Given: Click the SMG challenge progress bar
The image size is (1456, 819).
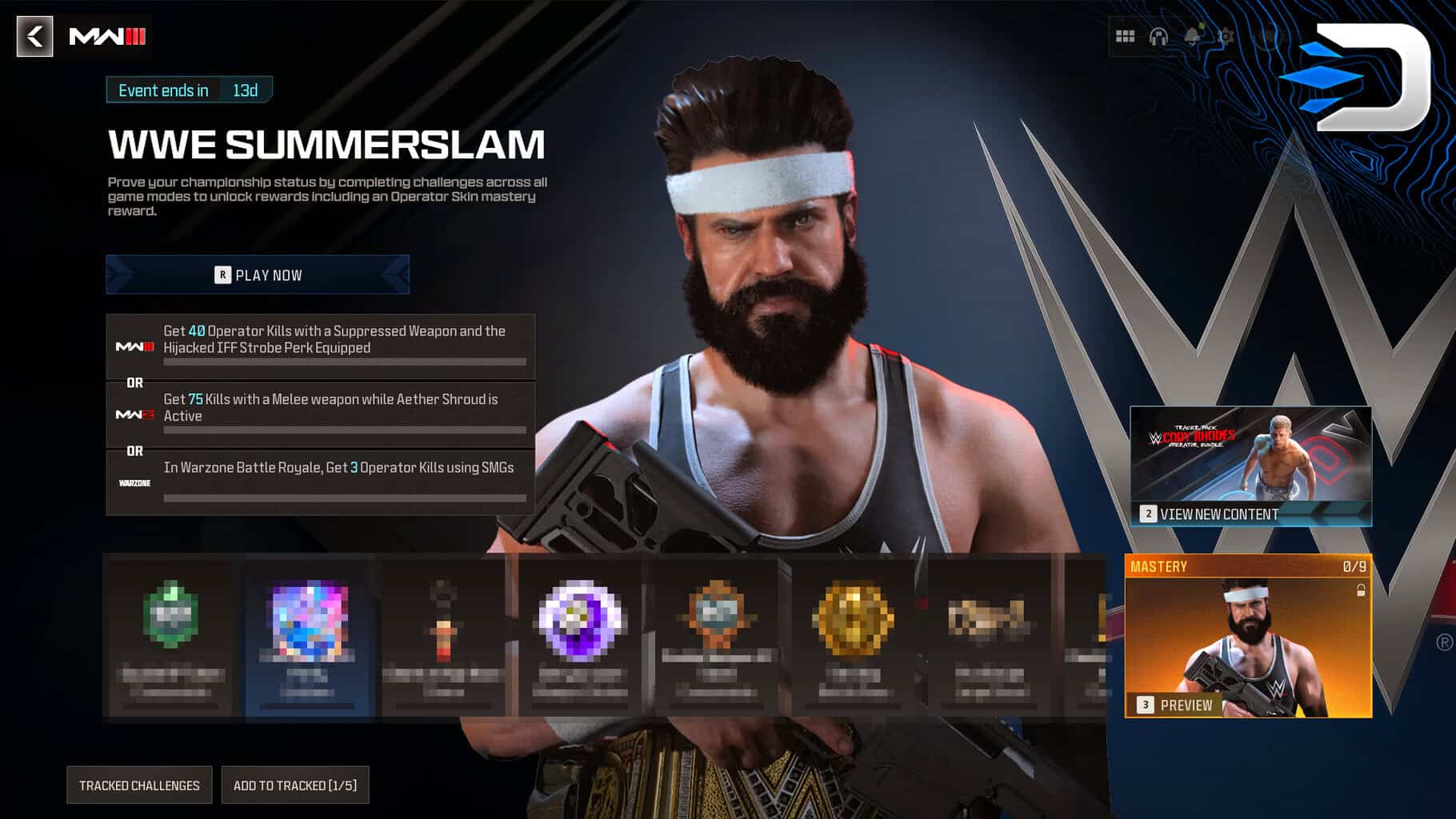Looking at the screenshot, I should coord(345,496).
